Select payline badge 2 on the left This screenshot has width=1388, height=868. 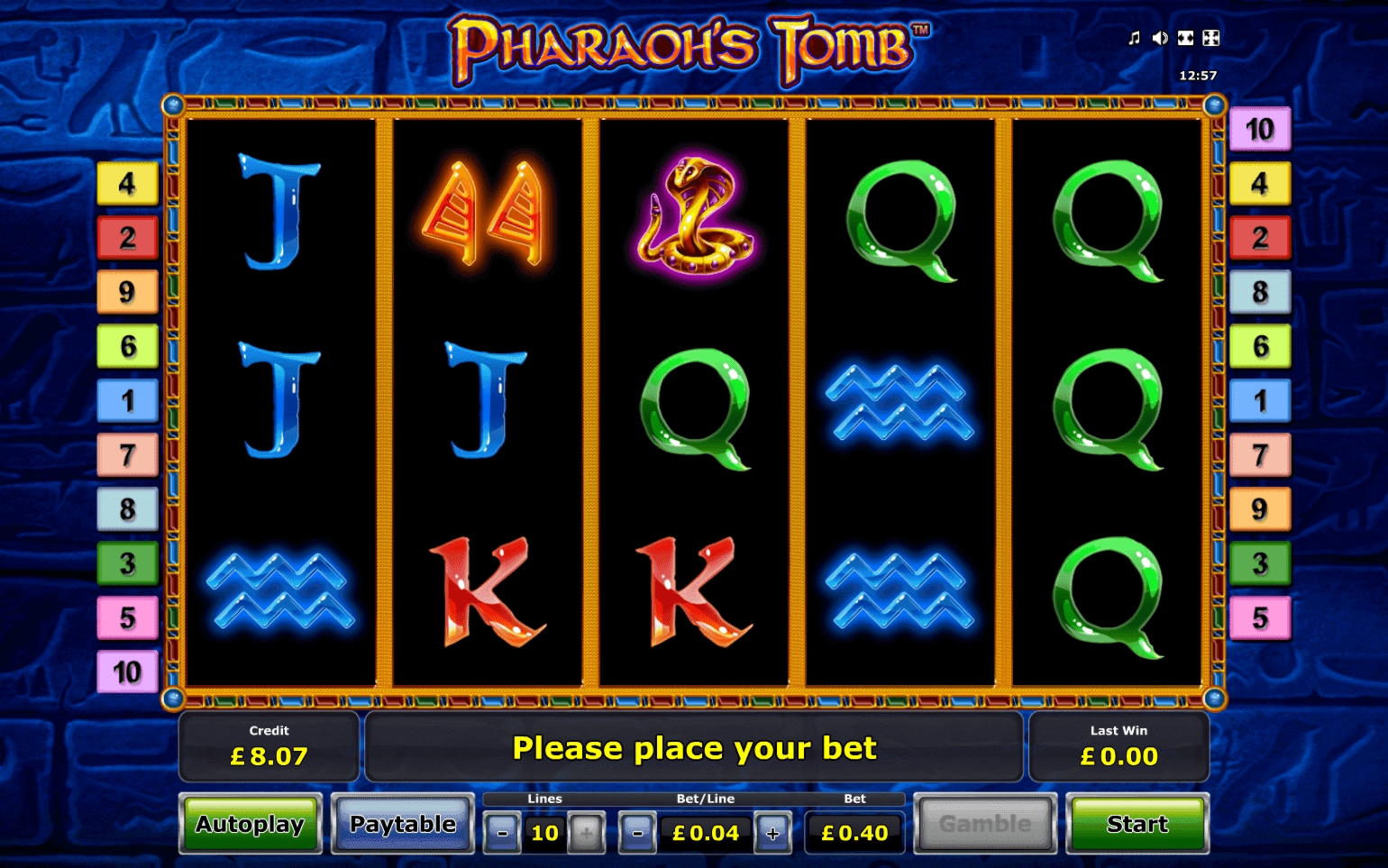pyautogui.click(x=126, y=238)
